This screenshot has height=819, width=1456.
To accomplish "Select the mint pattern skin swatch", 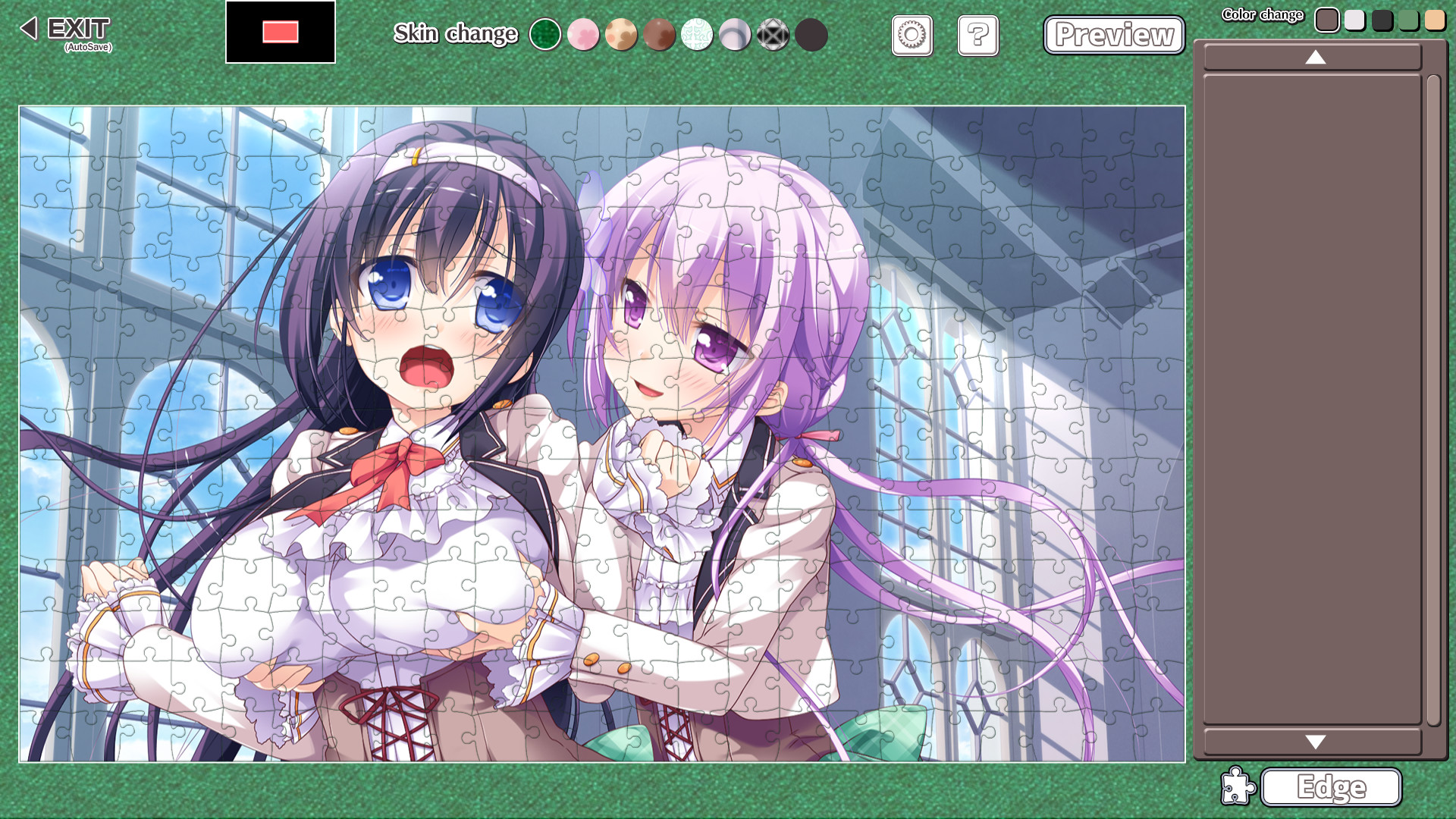I will (x=697, y=35).
